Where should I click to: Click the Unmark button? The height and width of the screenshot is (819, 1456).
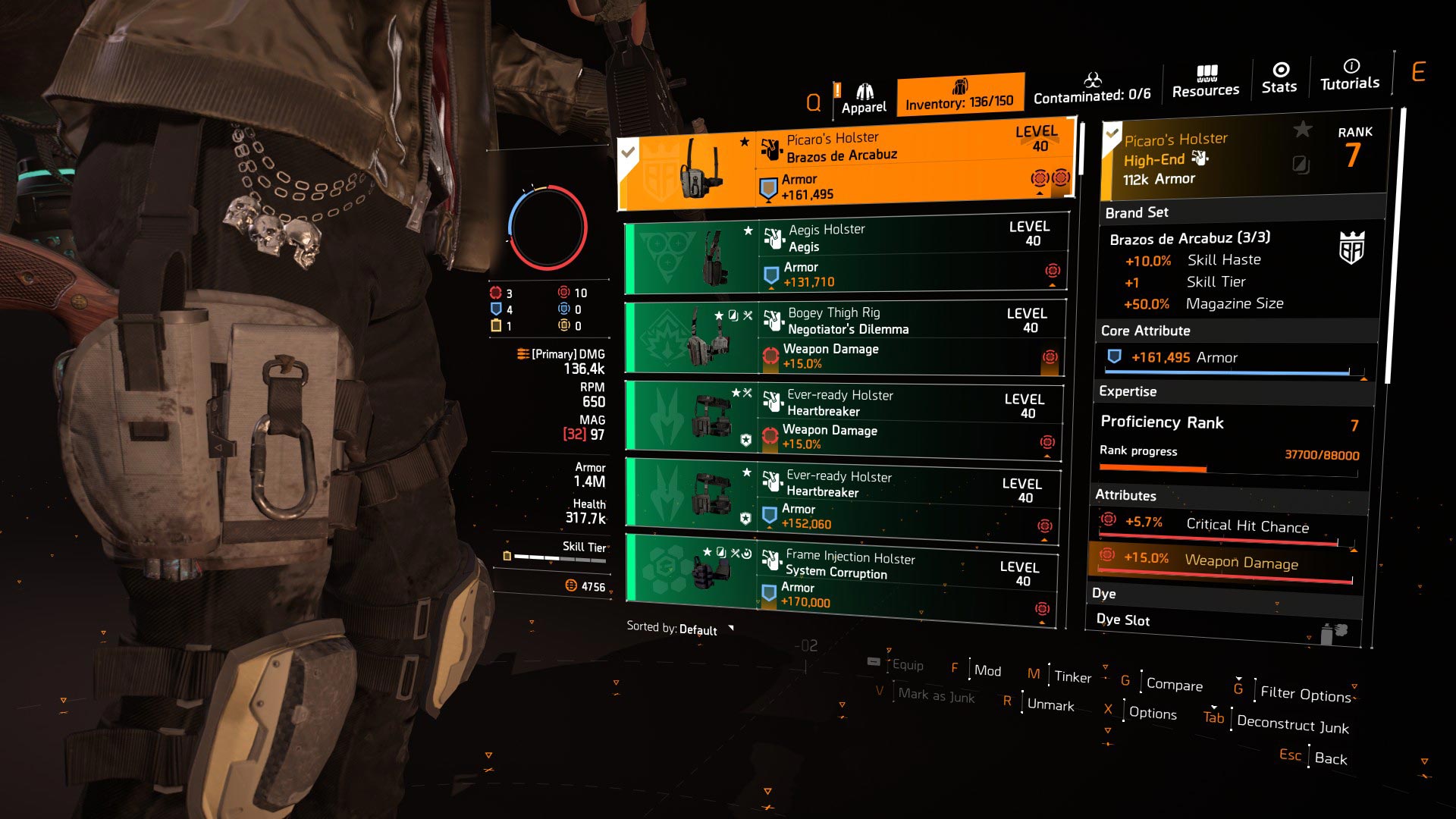pyautogui.click(x=1050, y=704)
